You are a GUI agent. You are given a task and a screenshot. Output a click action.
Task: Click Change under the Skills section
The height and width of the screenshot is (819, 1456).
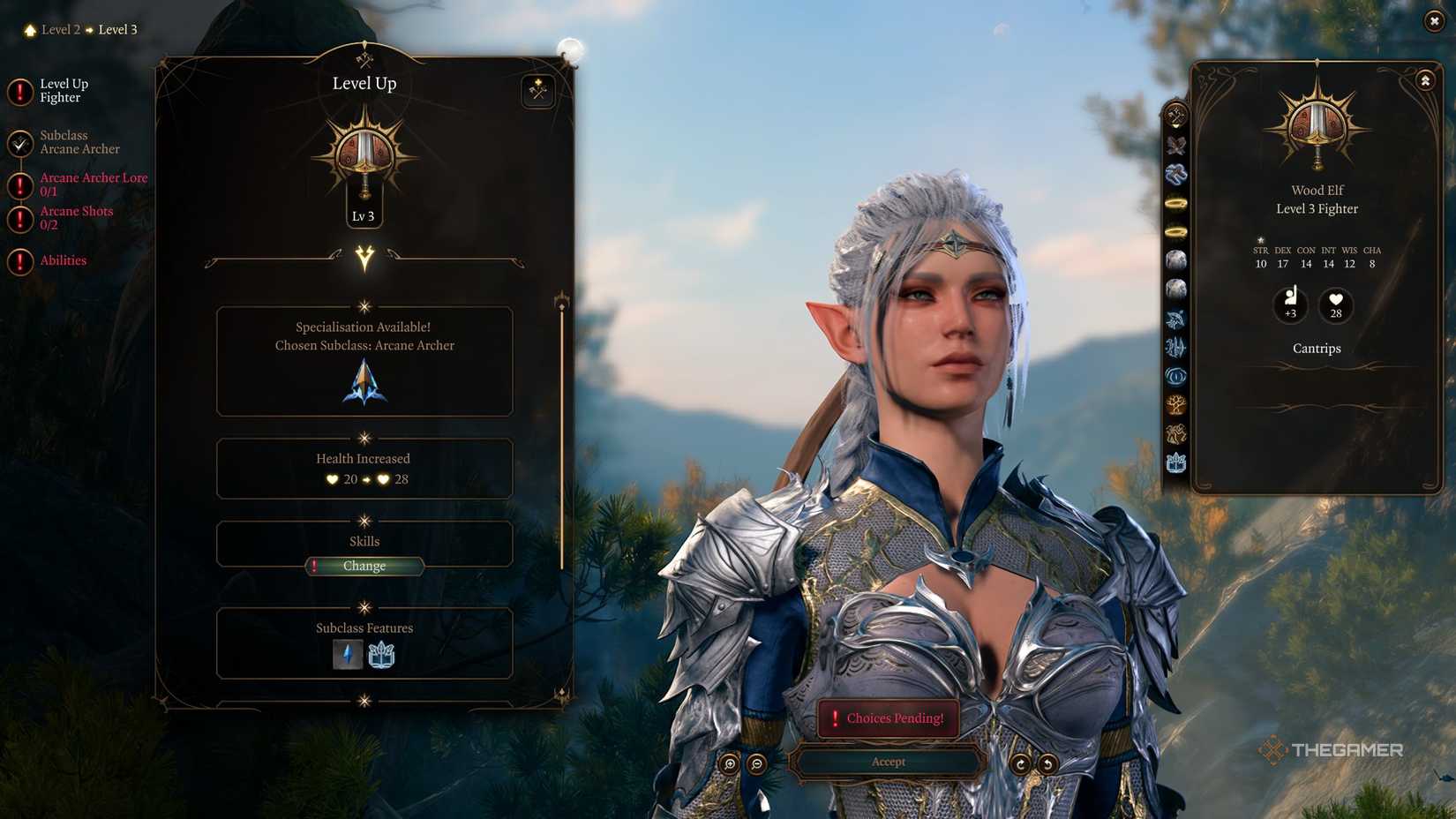(x=364, y=566)
